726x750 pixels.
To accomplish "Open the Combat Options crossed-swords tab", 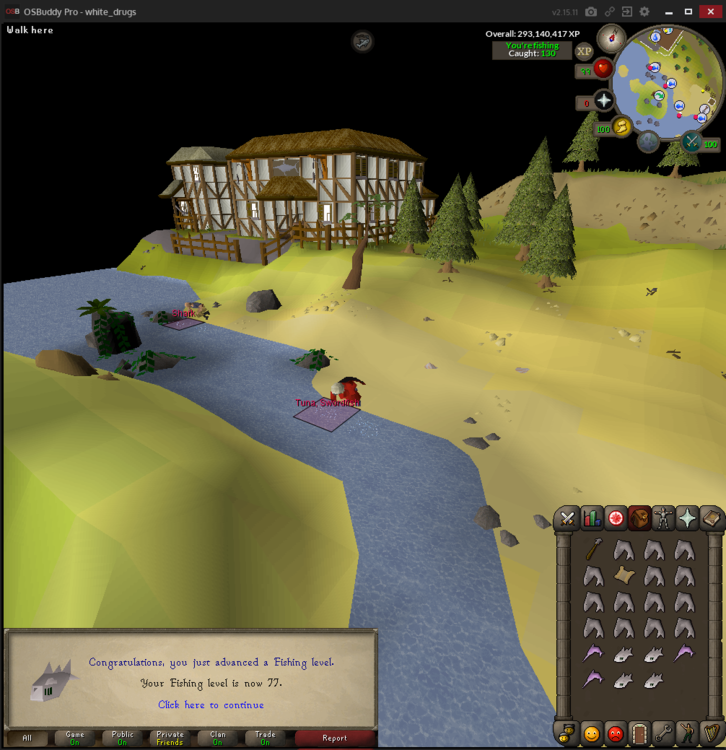I will point(567,518).
